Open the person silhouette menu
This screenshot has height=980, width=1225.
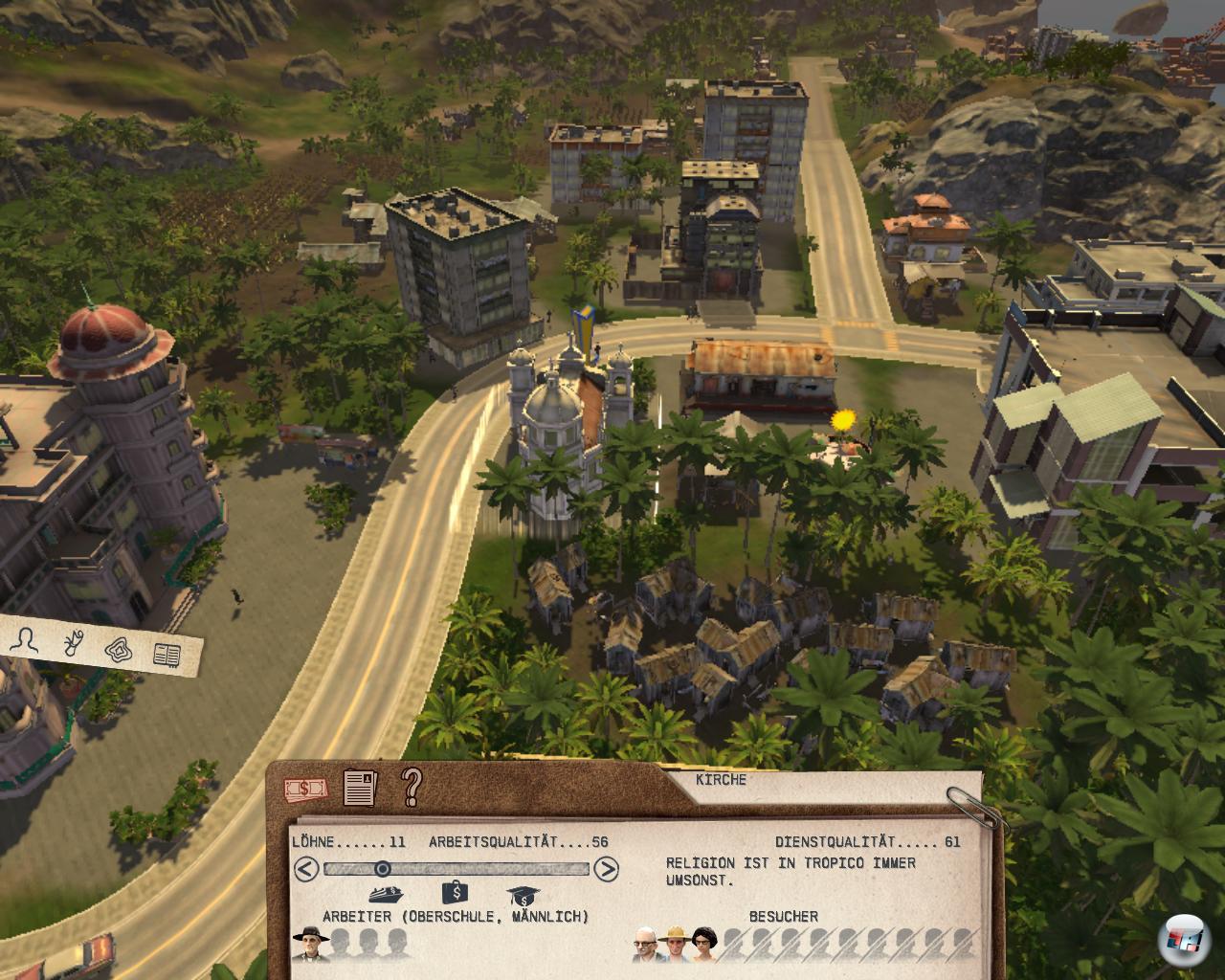coord(23,641)
